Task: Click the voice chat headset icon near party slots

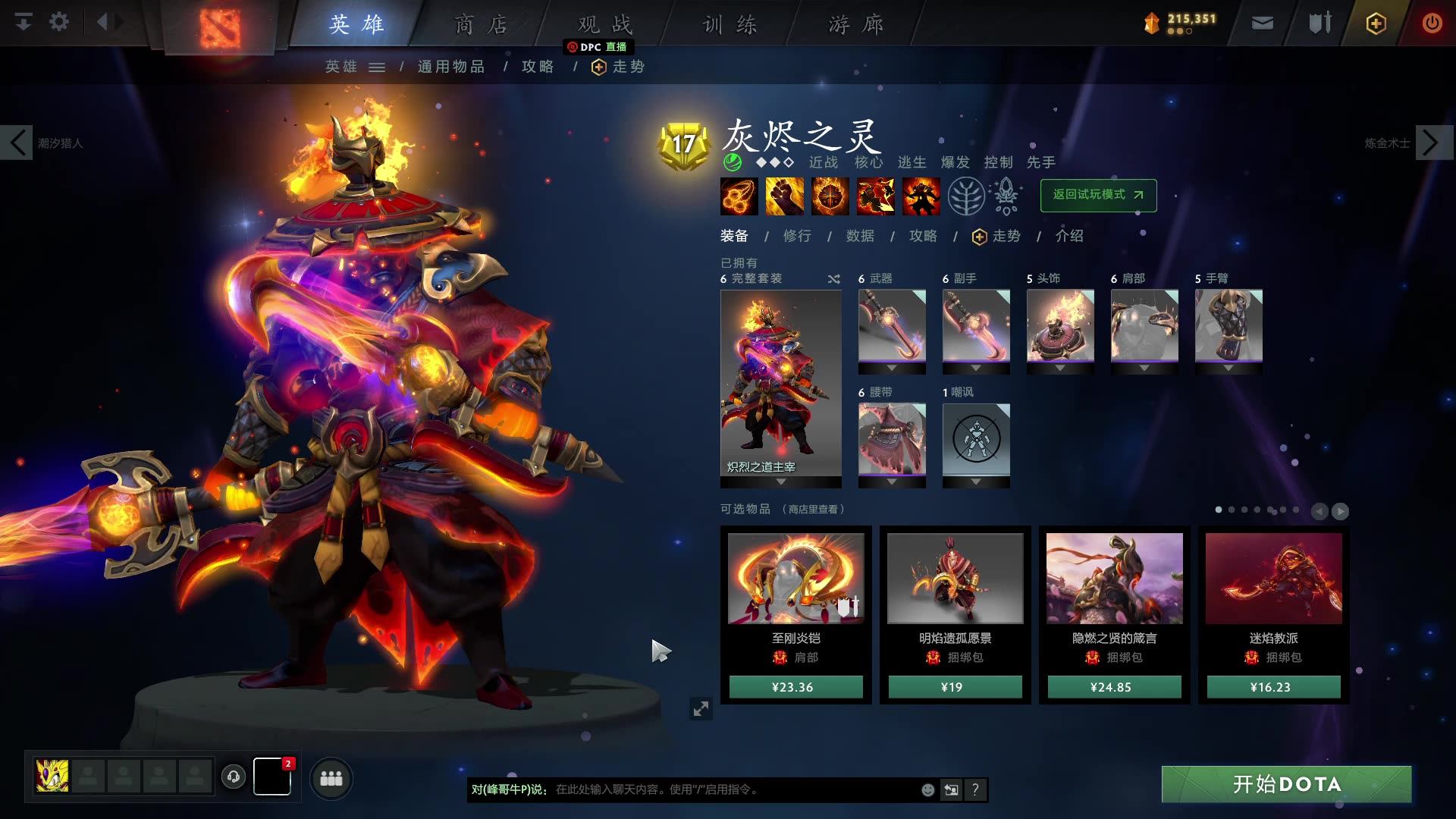Action: pos(234,777)
